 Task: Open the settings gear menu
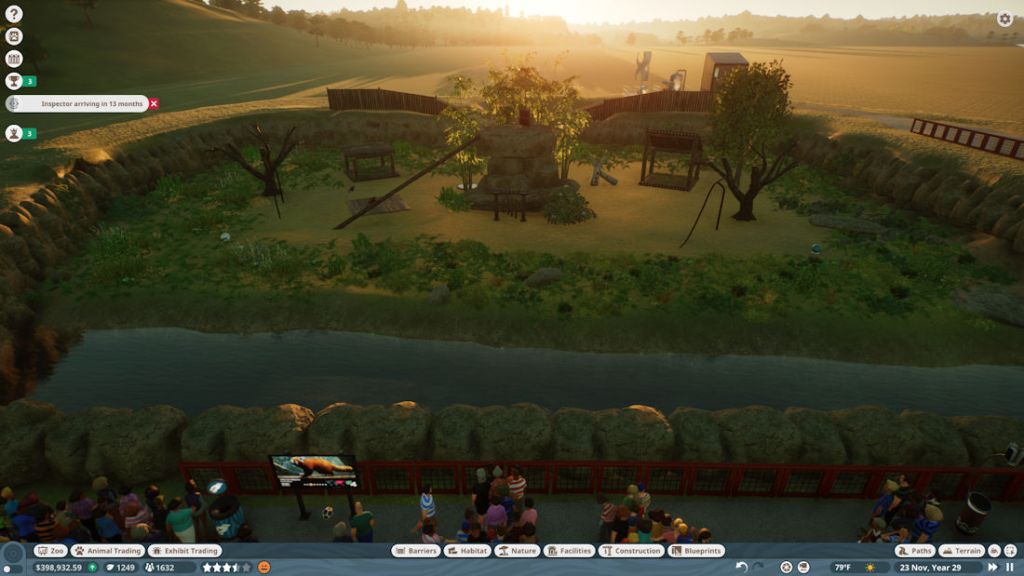1005,19
